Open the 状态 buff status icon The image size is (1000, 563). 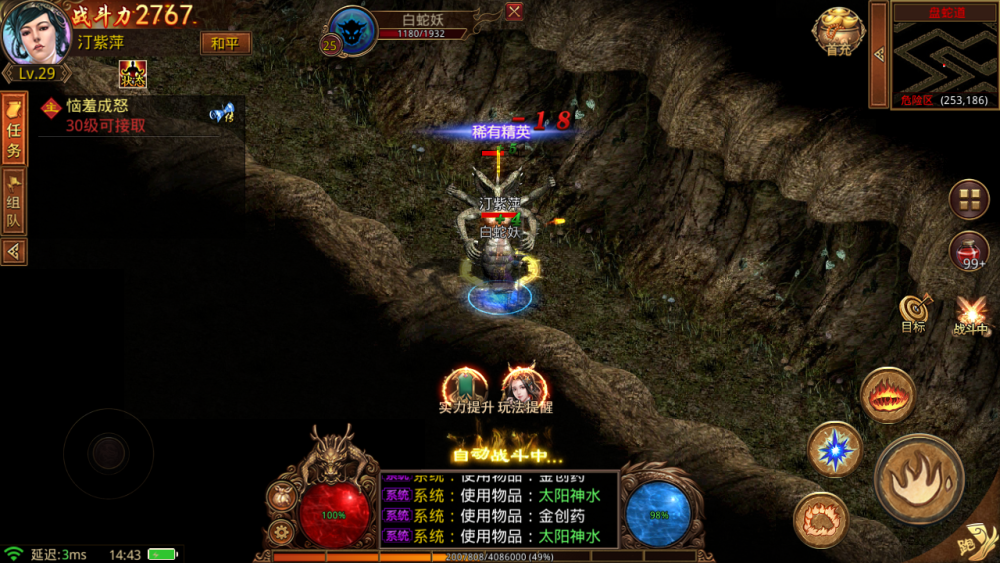pyautogui.click(x=132, y=74)
